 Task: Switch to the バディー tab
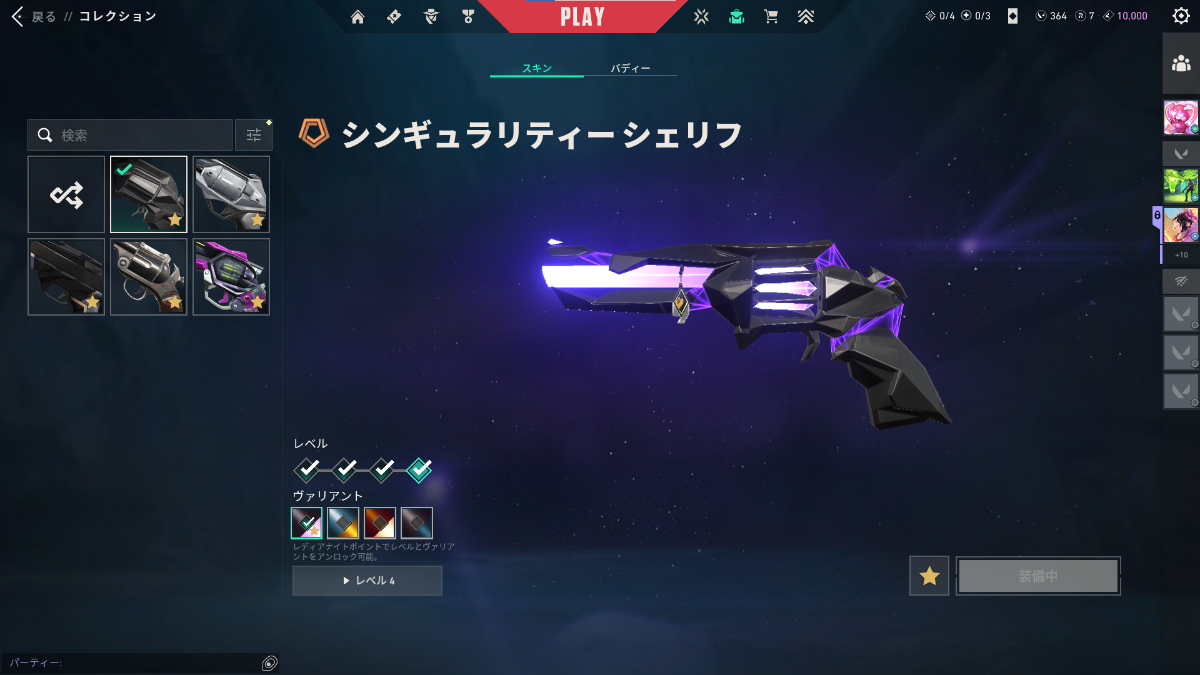tap(630, 69)
